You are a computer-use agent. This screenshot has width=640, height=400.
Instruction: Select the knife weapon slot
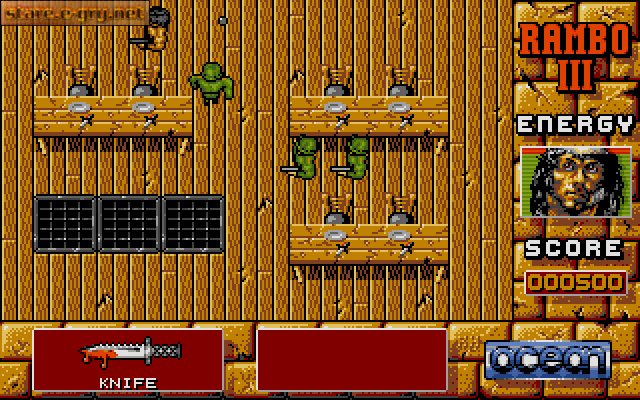coord(127,359)
